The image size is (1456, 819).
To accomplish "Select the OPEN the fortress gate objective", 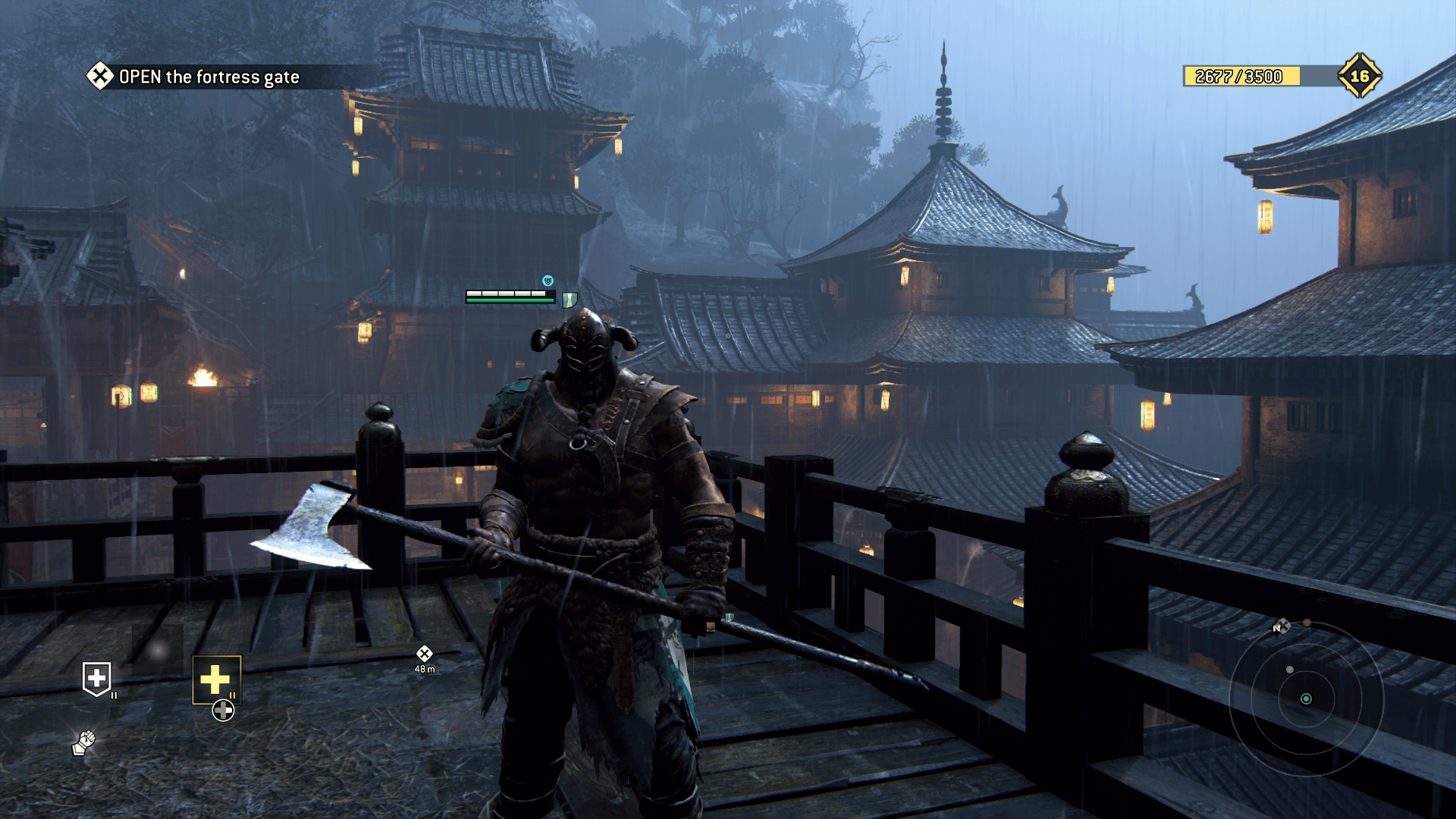I will click(209, 77).
